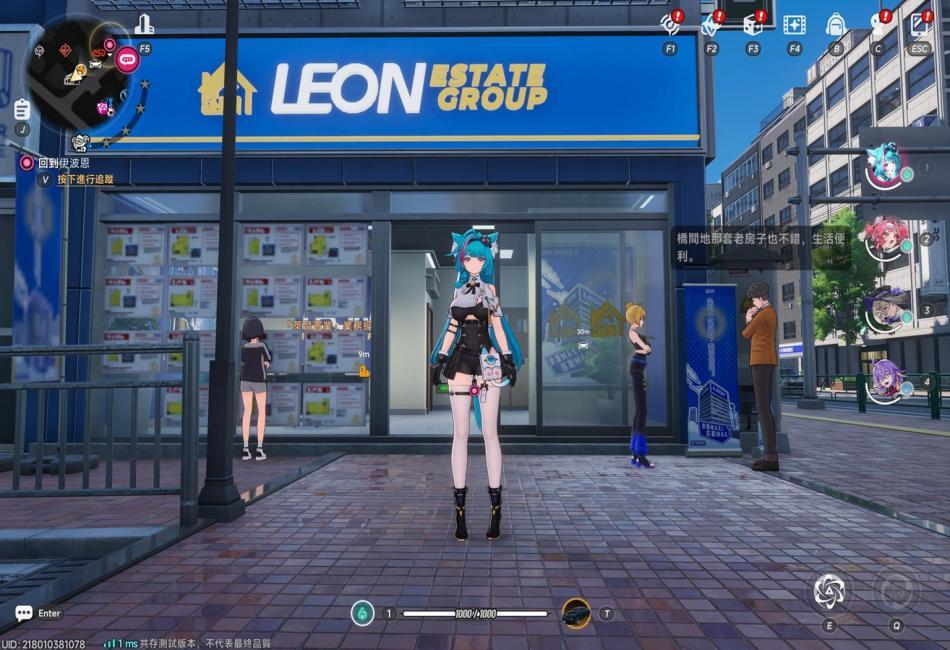Open the city building icon above minimap

[145, 25]
